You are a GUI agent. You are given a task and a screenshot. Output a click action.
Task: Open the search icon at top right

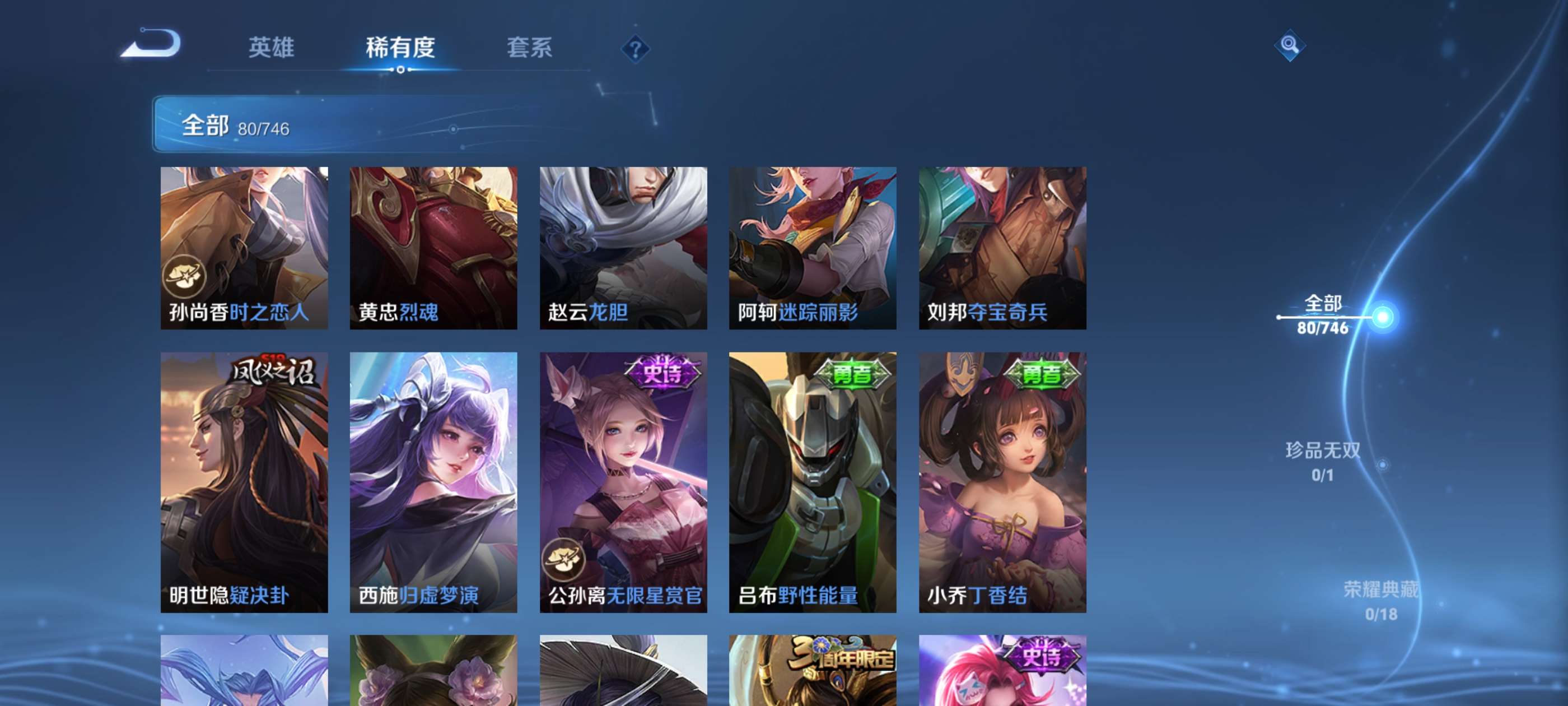(x=1290, y=46)
